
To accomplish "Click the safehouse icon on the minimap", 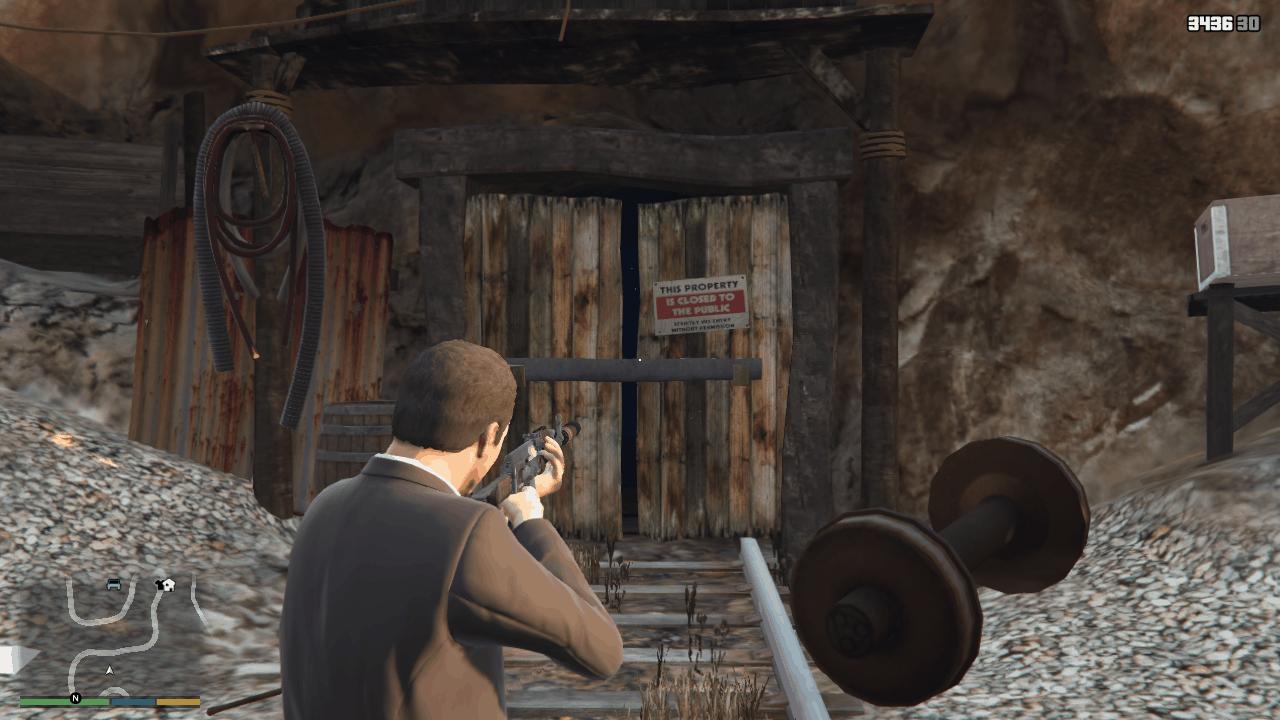I will click(168, 585).
